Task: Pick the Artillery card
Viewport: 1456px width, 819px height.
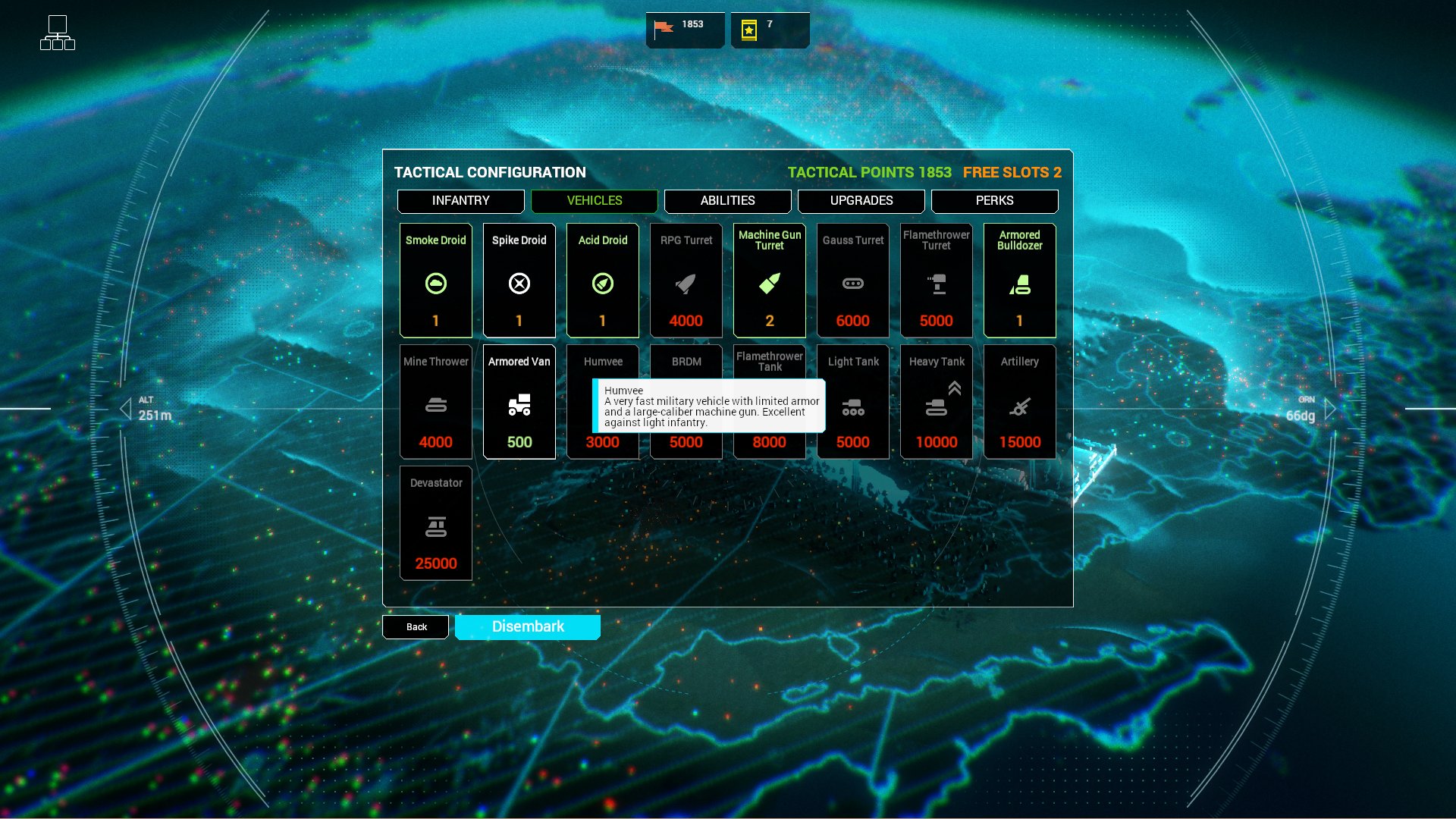Action: (1020, 402)
